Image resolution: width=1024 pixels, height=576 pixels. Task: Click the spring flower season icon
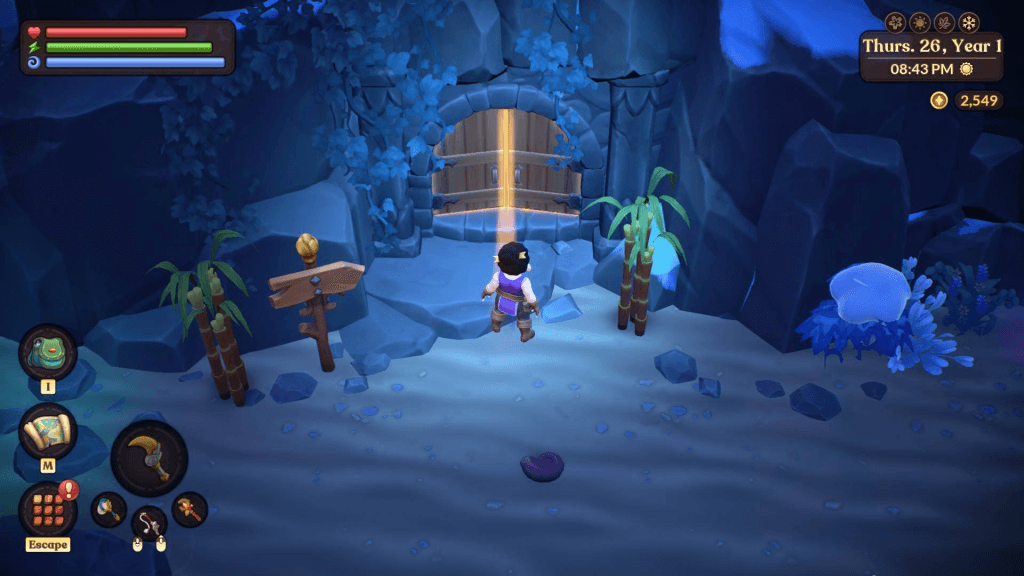pos(896,22)
